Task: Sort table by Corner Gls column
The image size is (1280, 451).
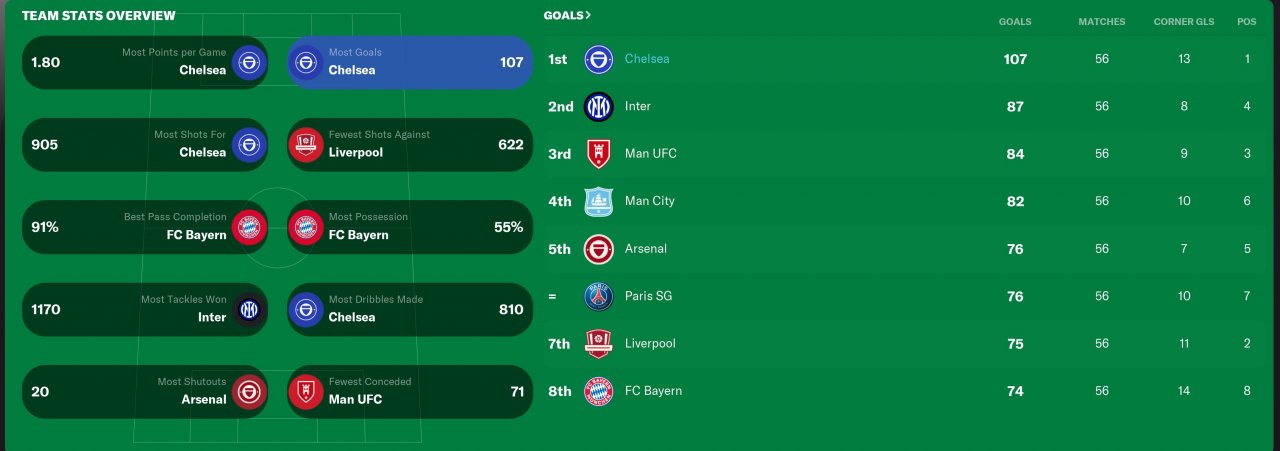Action: pyautogui.click(x=1183, y=22)
